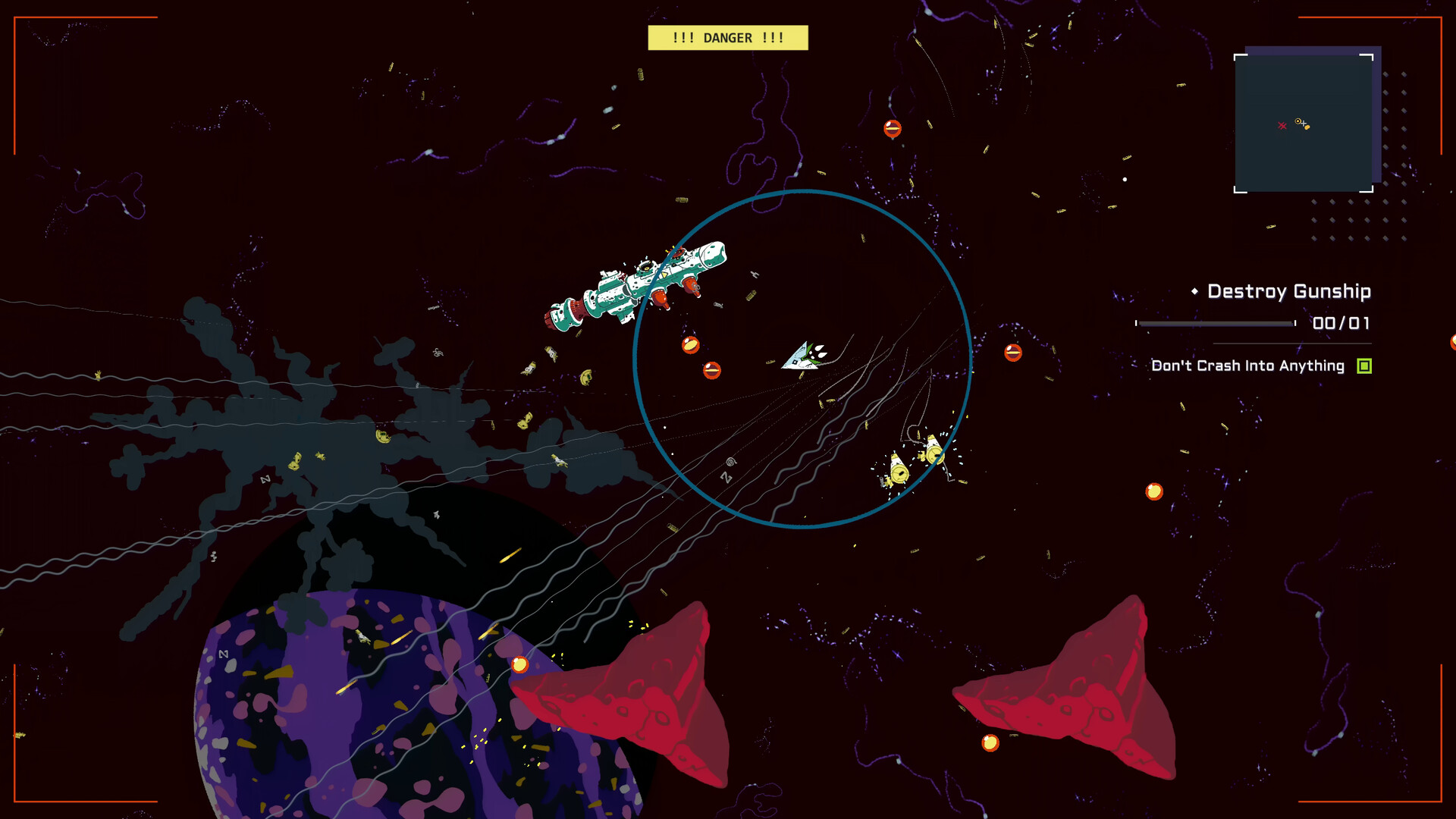Click the Don't Crash Into Anything text label
The image size is (1456, 819).
pyautogui.click(x=1247, y=366)
